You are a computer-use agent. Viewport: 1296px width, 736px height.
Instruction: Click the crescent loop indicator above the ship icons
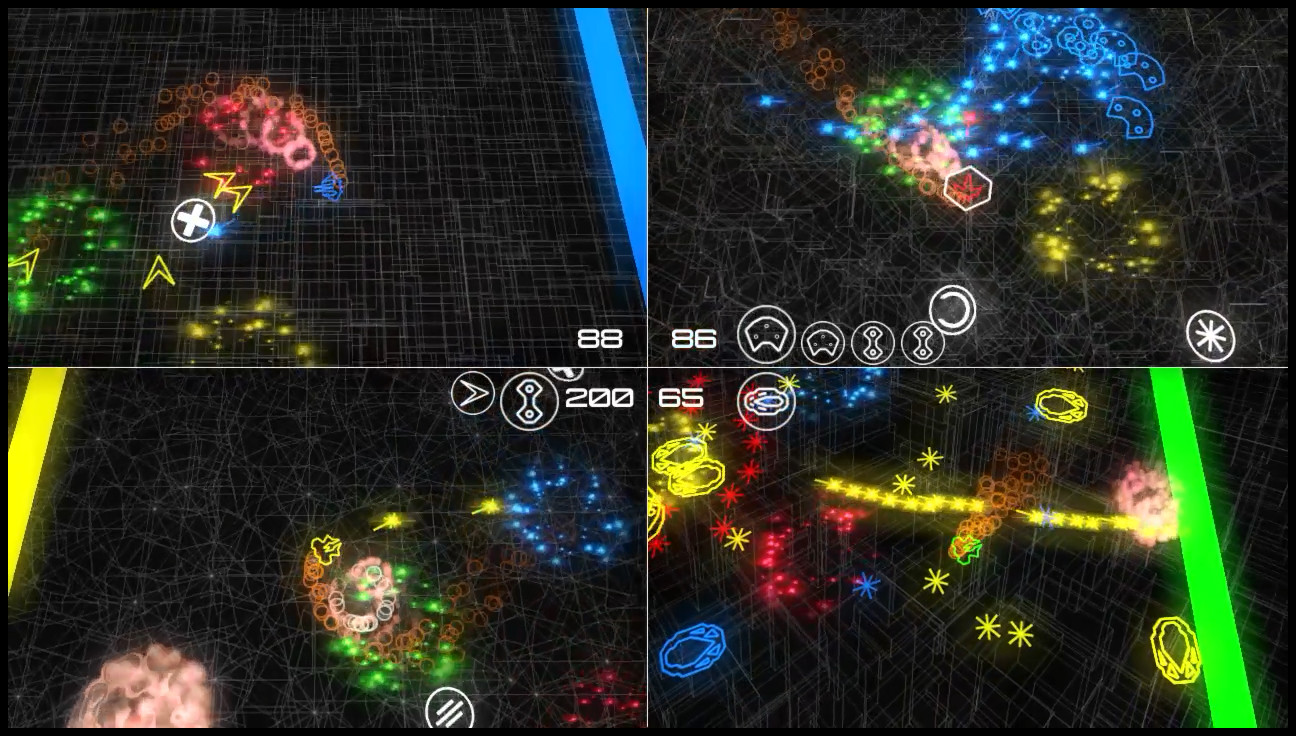pos(952,313)
